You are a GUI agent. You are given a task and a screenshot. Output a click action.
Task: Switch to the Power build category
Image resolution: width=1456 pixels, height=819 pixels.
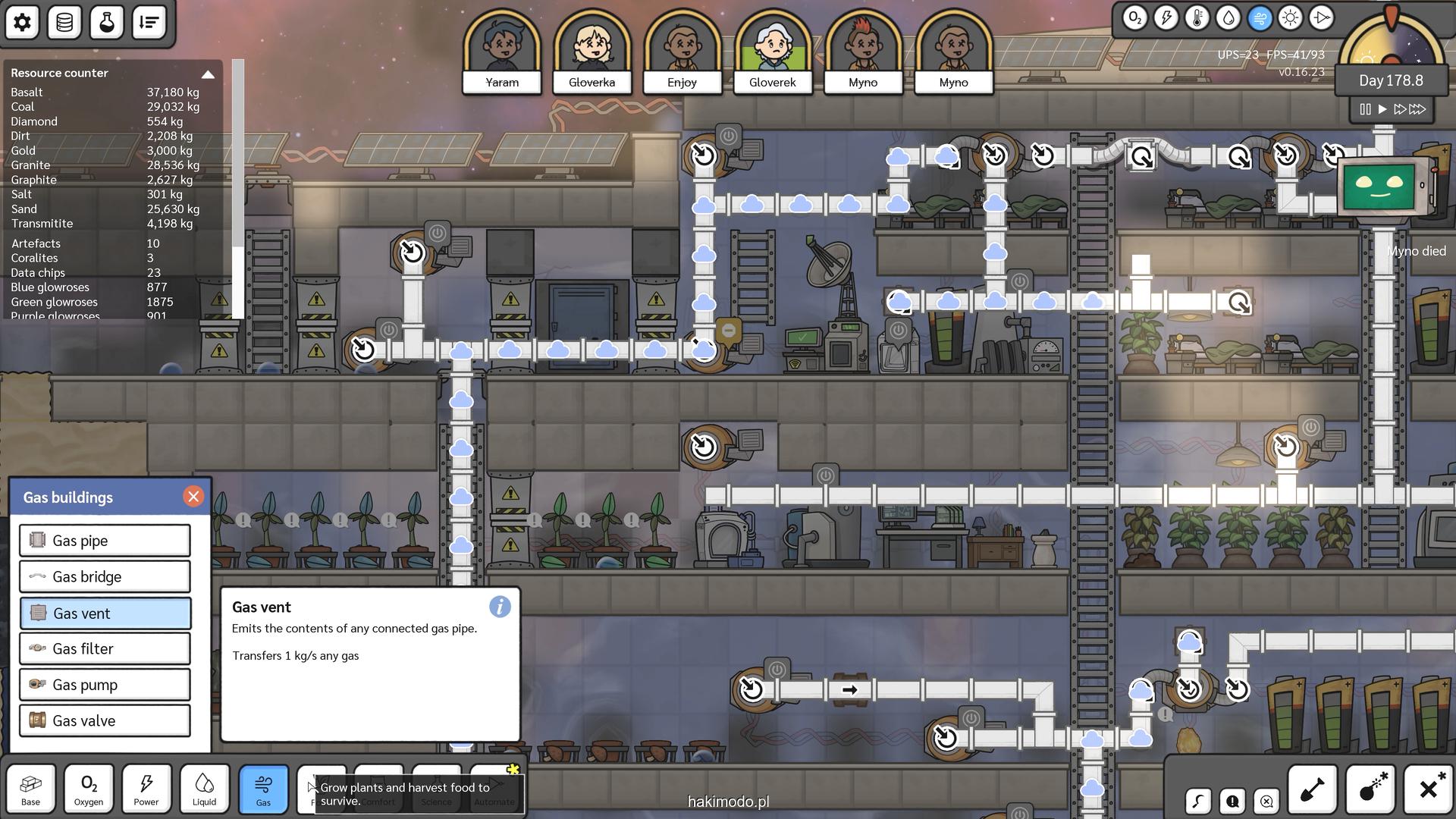[x=146, y=789]
